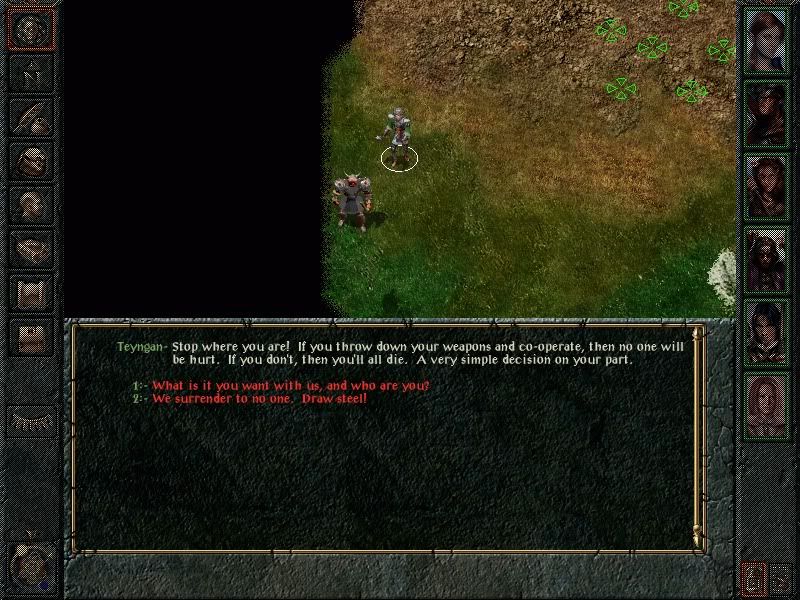Click the select-all party button
The width and height of the screenshot is (800, 600).
781,577
